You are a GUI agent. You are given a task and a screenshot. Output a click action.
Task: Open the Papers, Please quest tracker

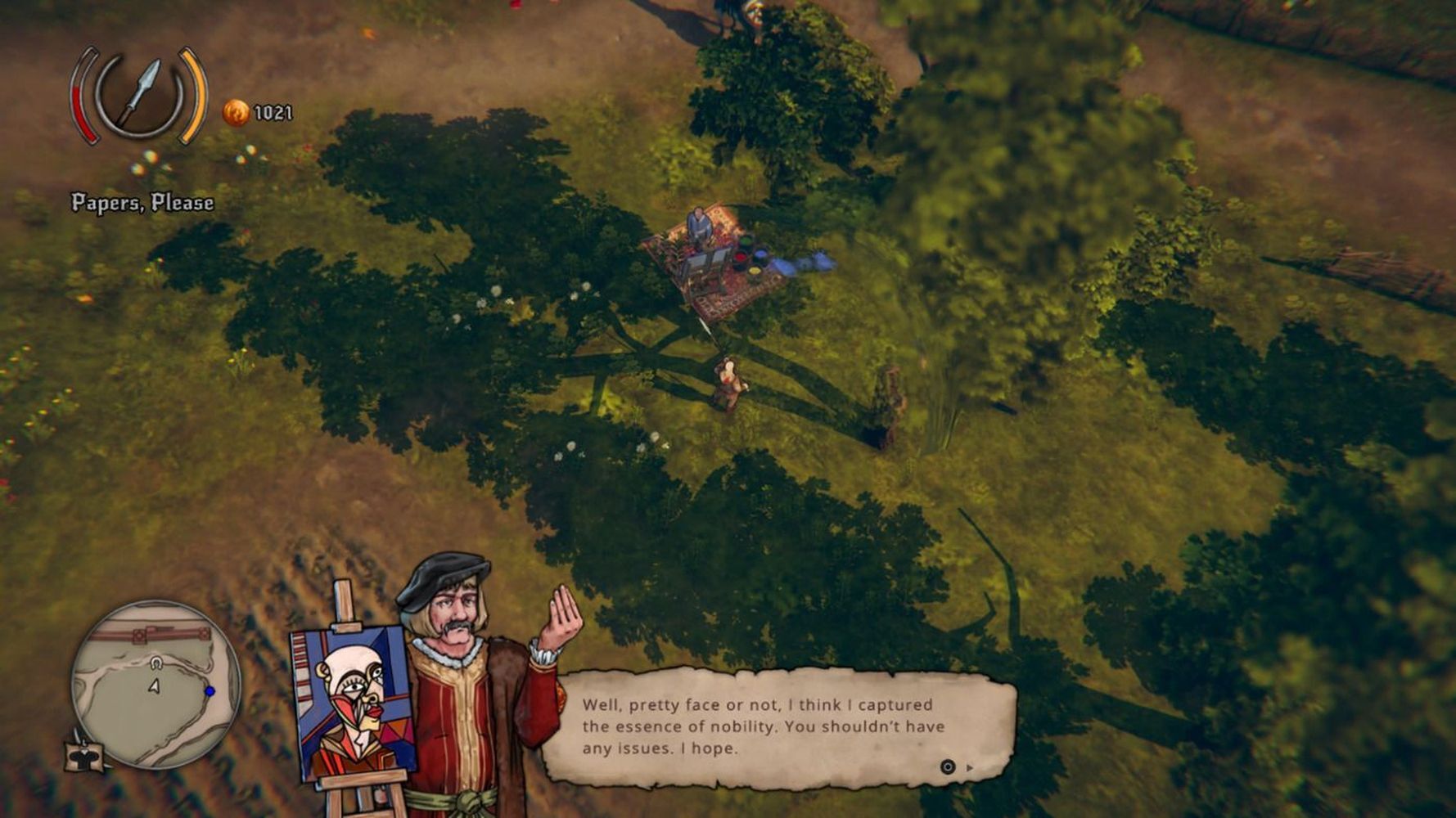(x=142, y=203)
